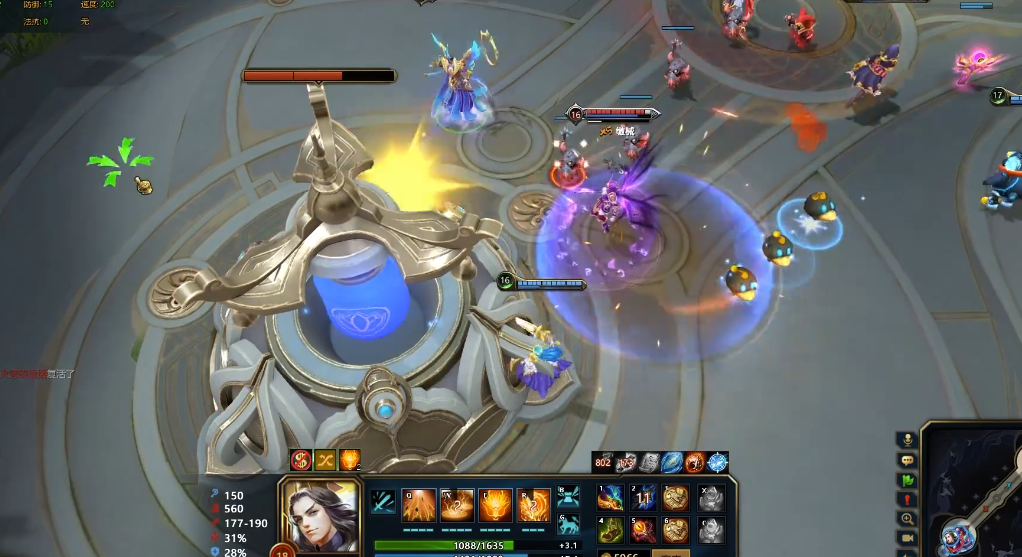Activate the Q ability icon
The image size is (1022, 557).
(418, 503)
